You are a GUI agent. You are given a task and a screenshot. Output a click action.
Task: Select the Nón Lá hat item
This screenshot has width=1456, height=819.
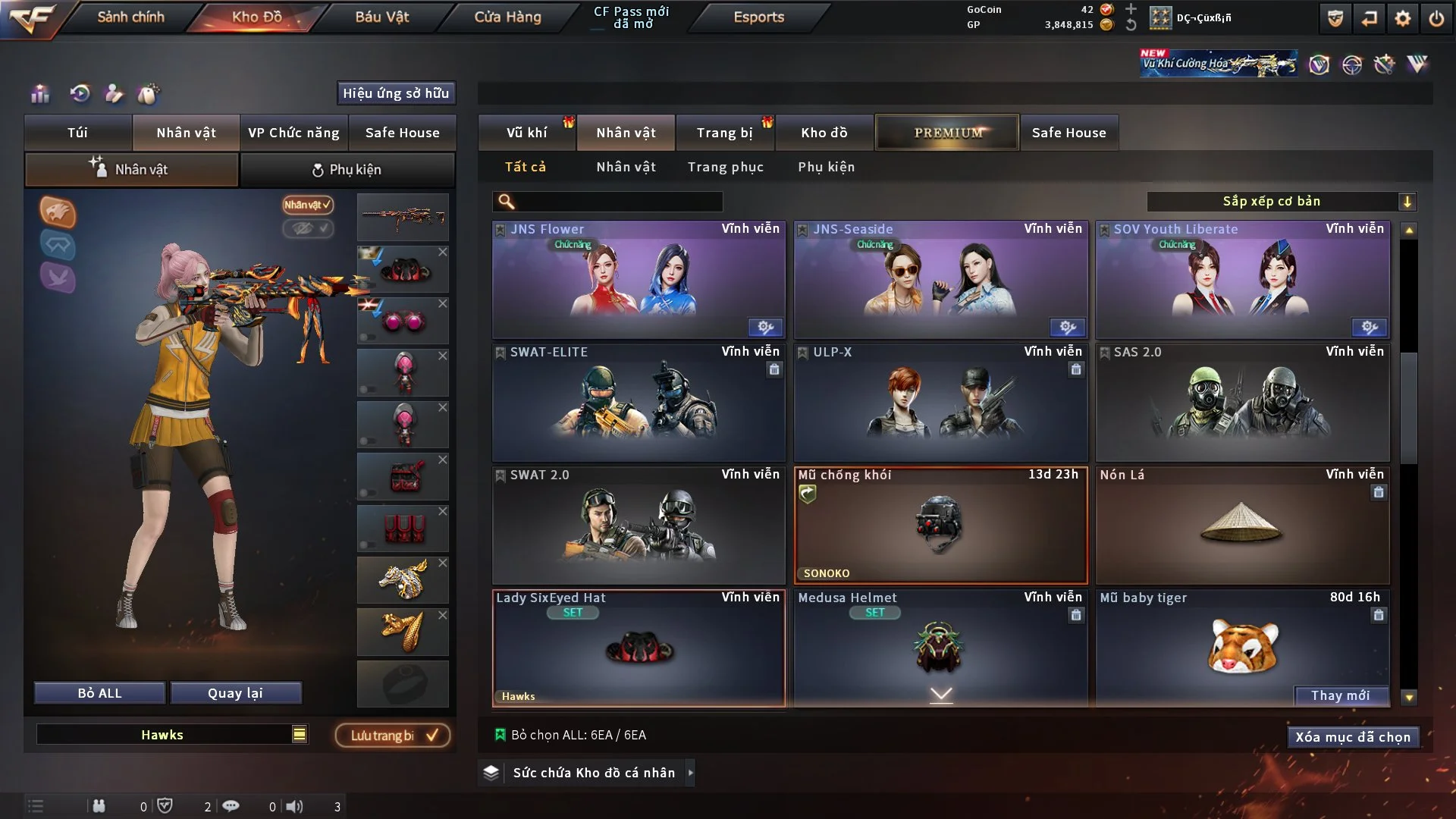point(1242,525)
